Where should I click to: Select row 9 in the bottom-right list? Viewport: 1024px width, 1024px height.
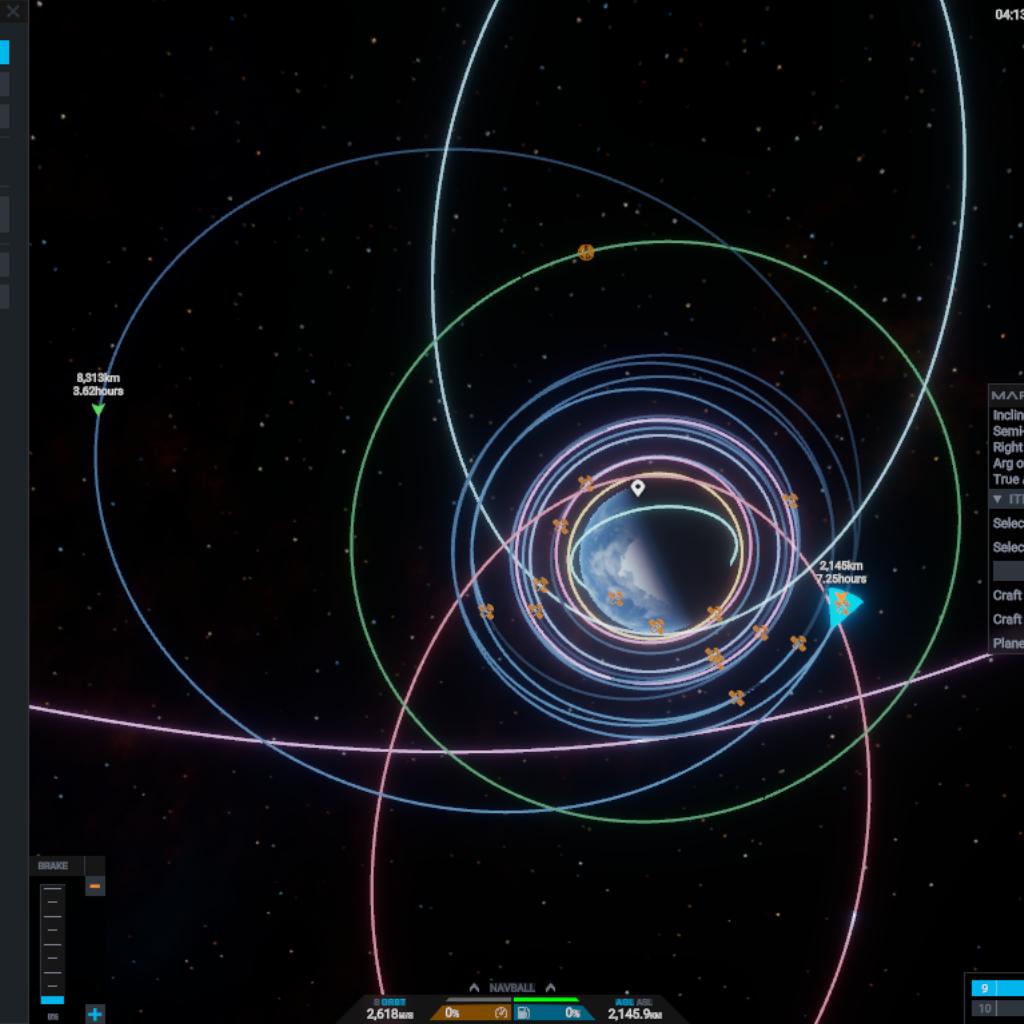996,988
